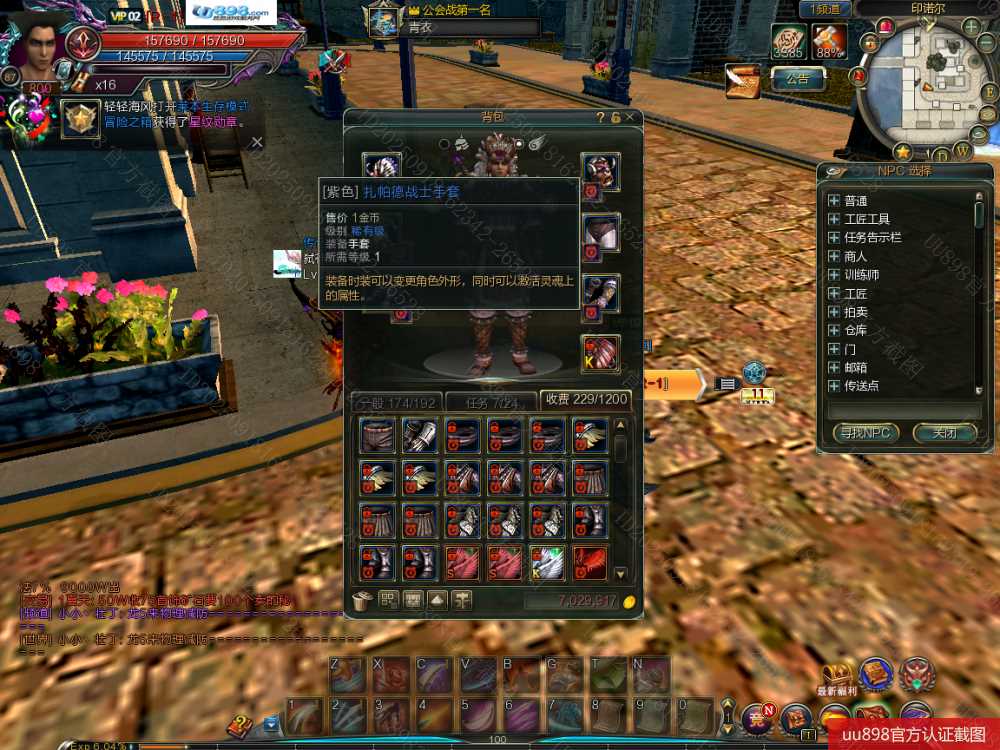Viewport: 1000px width, 750px height.
Task: Open the 公告 announcement button
Action: 797,78
